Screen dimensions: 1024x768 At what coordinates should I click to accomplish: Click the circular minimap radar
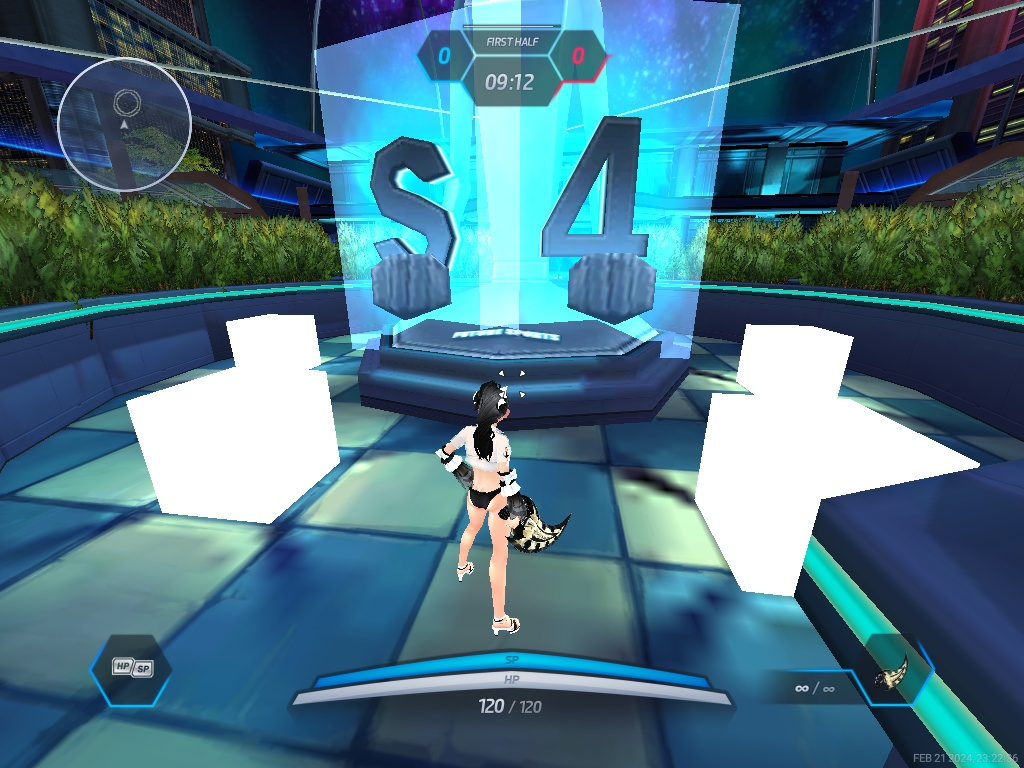[124, 124]
